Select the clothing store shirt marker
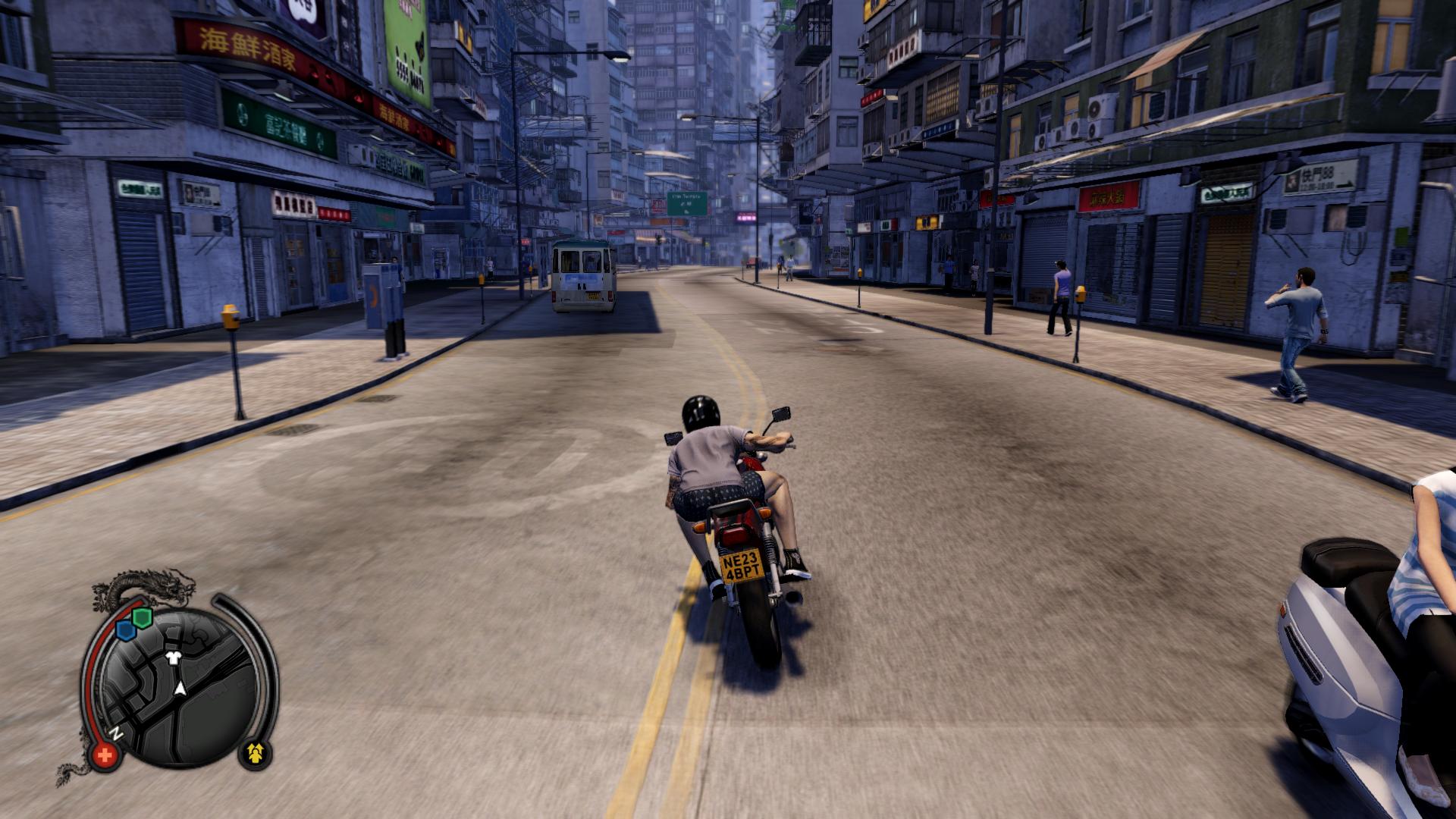This screenshot has width=1456, height=819. coord(172,658)
